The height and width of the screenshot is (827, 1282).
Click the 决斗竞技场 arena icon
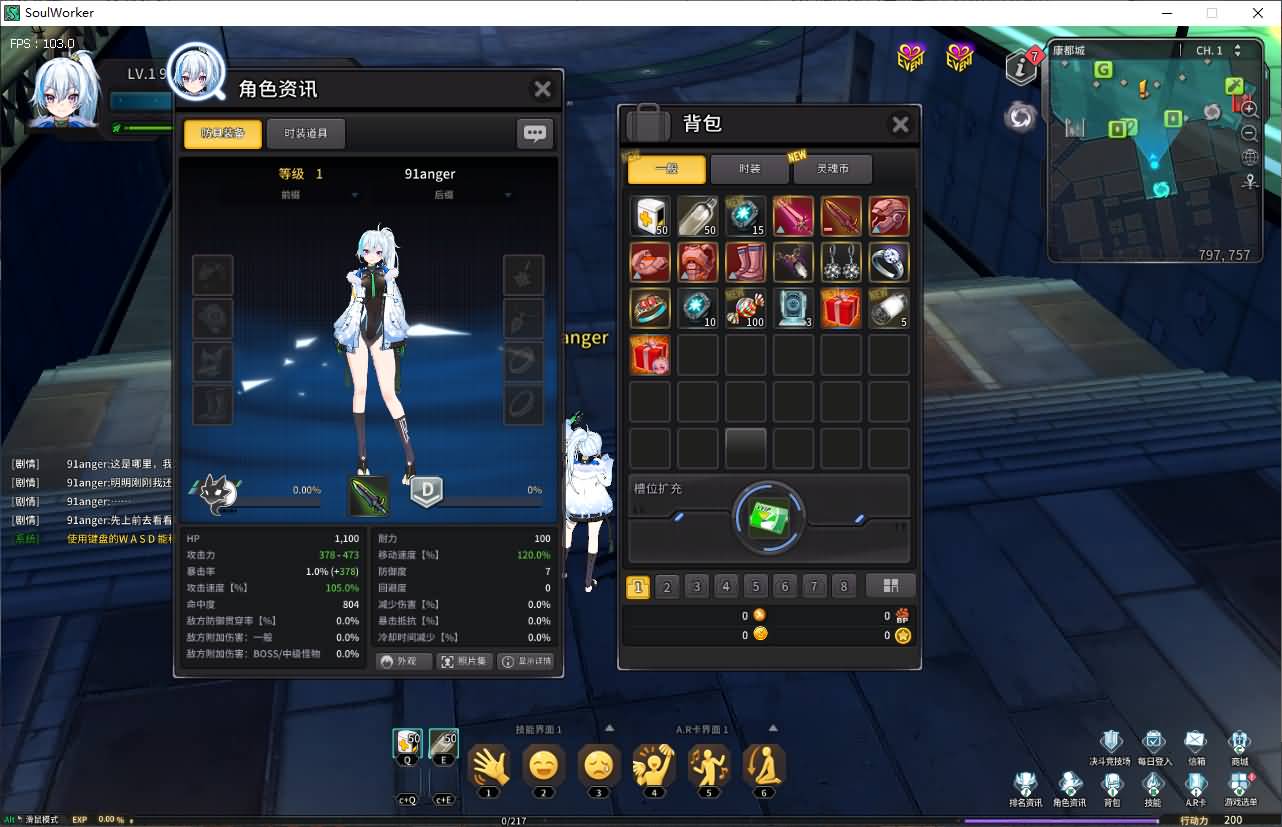[x=1111, y=740]
